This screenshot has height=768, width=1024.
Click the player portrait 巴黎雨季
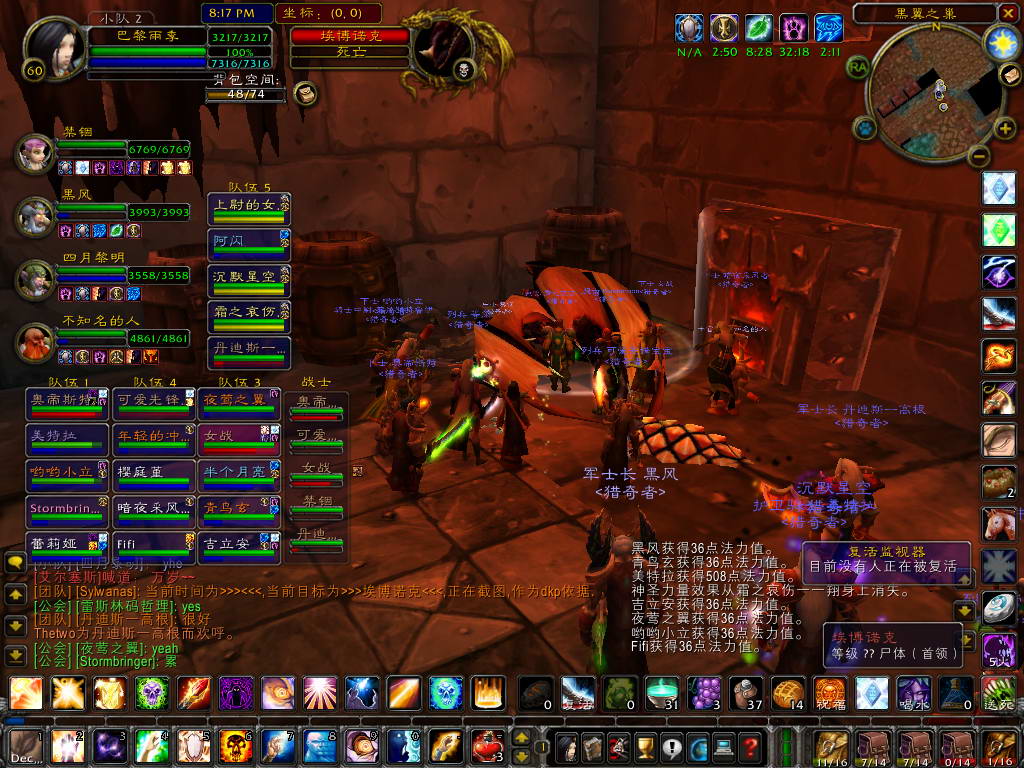click(x=51, y=47)
